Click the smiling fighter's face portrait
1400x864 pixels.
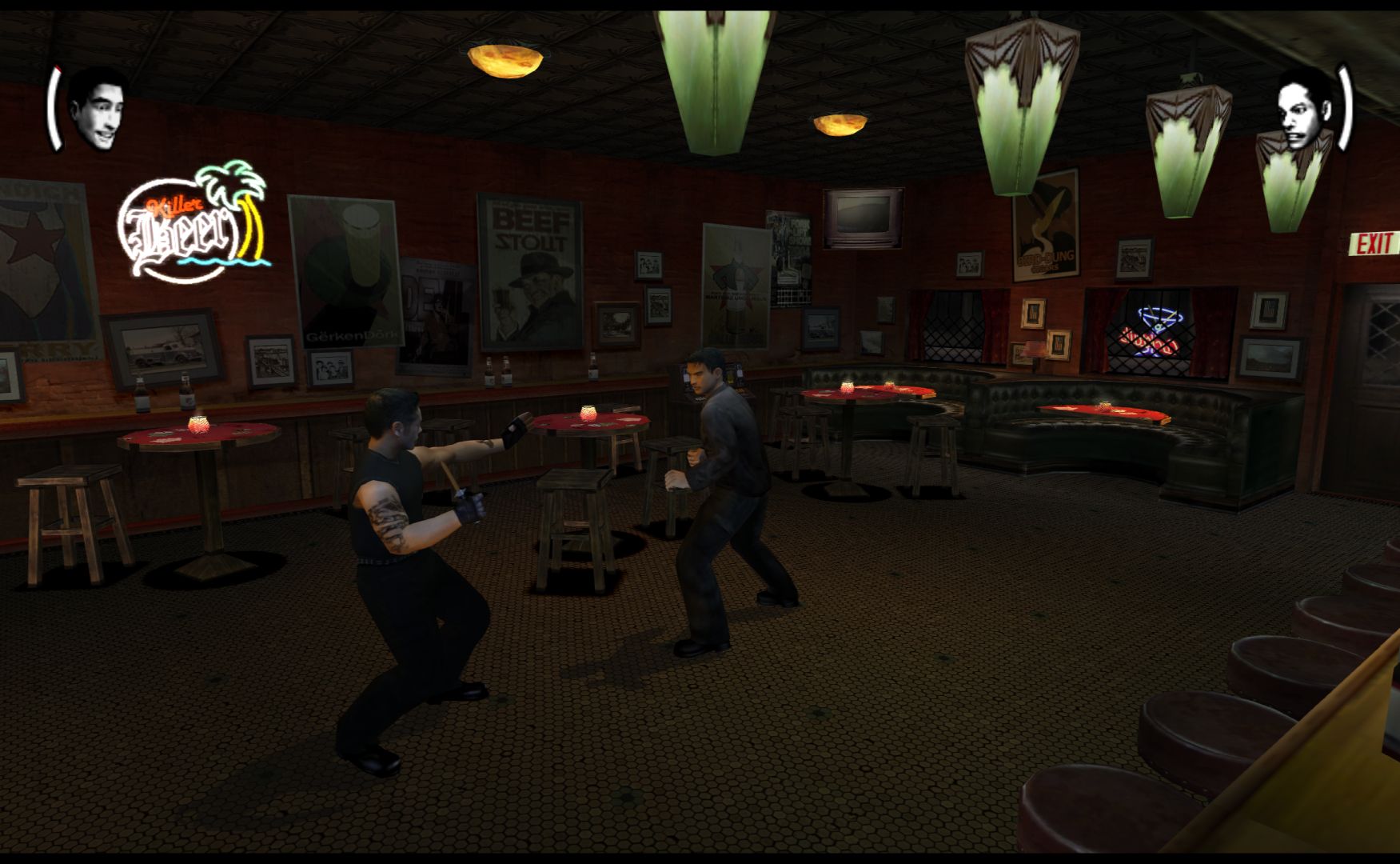[x=97, y=110]
